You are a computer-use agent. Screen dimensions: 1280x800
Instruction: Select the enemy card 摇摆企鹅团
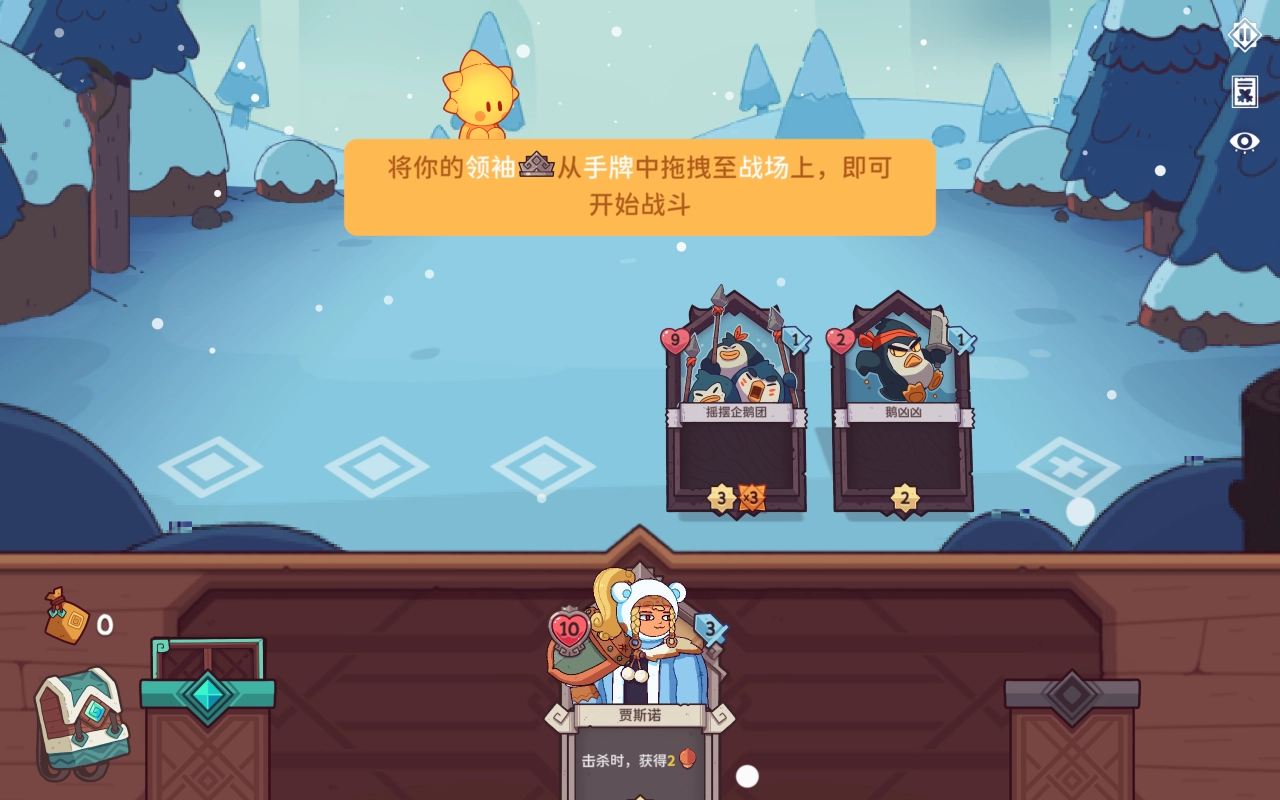point(736,400)
